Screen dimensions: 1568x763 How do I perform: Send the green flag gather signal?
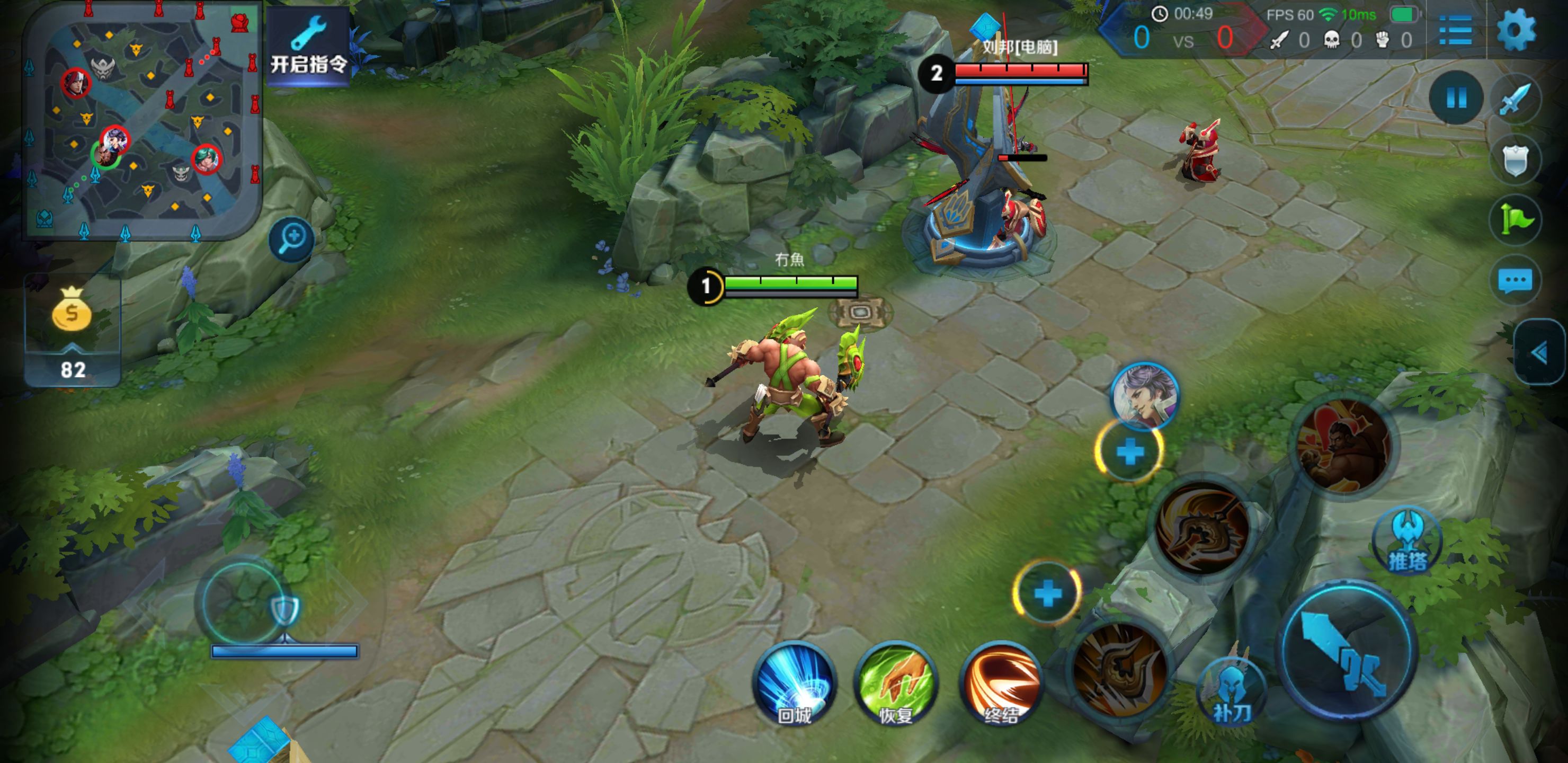[x=1515, y=219]
